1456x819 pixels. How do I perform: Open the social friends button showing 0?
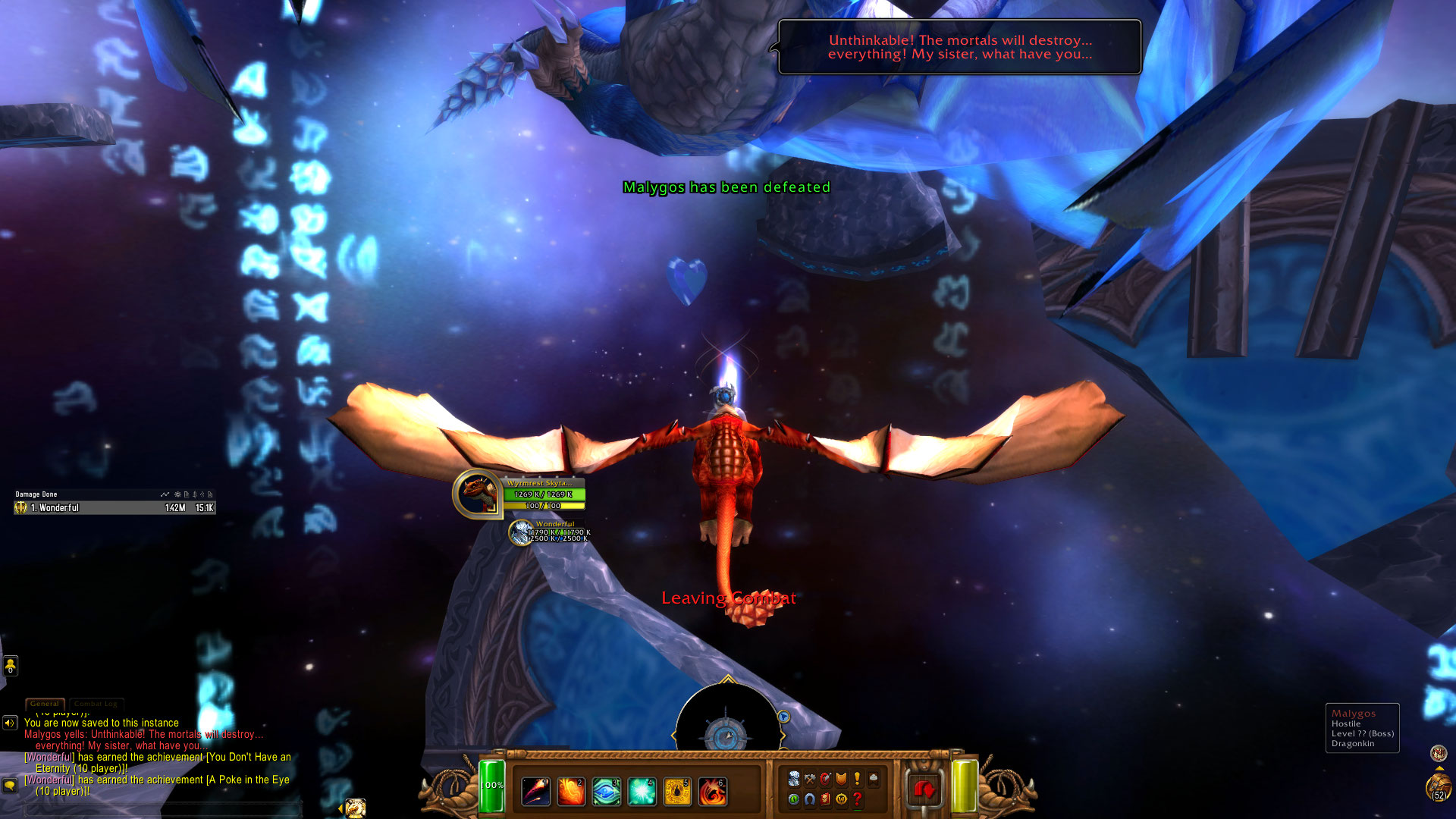pos(10,666)
